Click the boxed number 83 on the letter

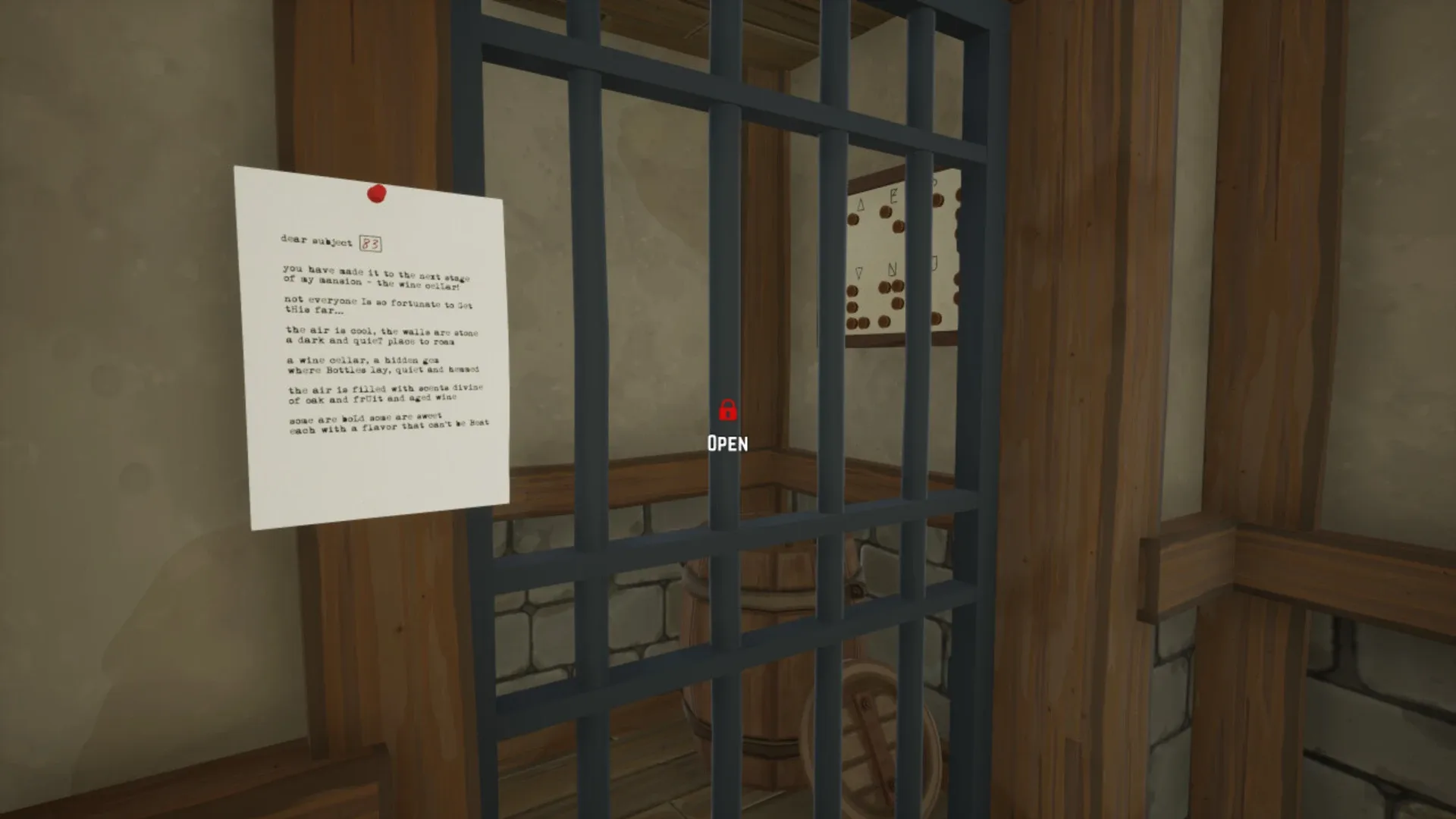[369, 243]
